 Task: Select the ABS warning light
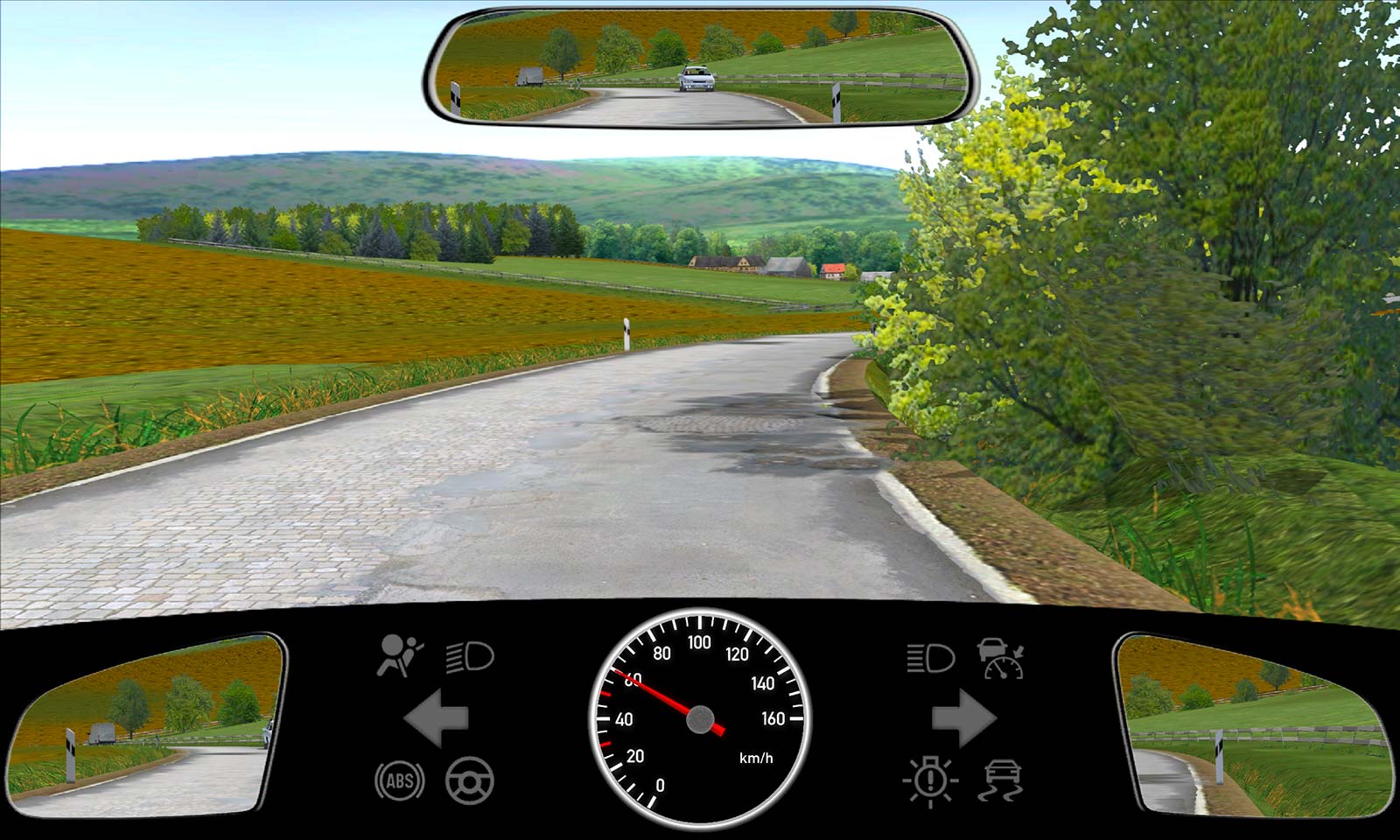tap(400, 780)
